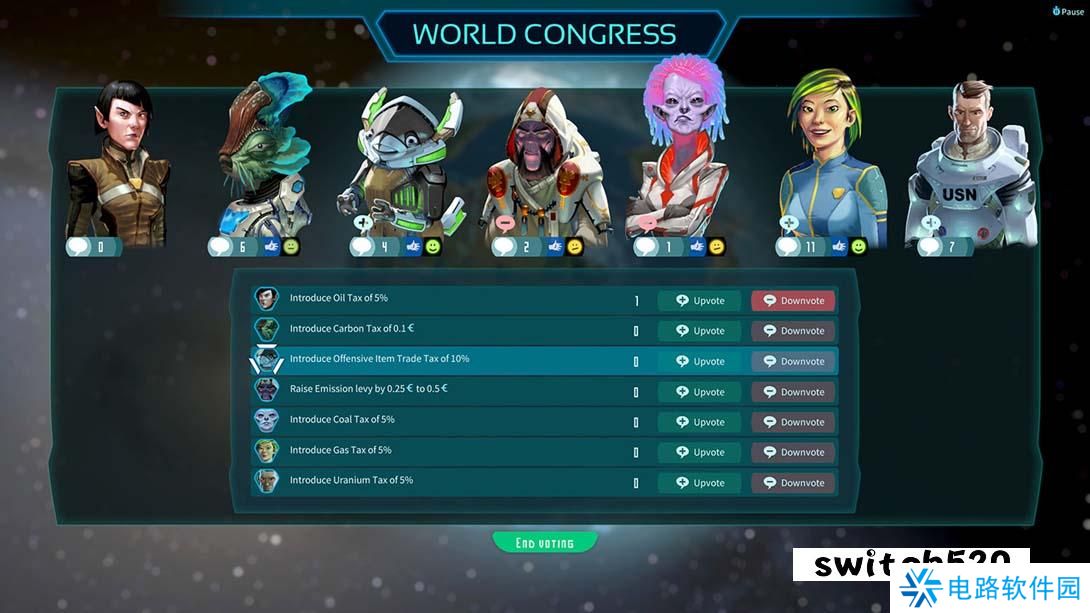Upvote raising the Emission levy
1090x613 pixels.
(x=699, y=392)
